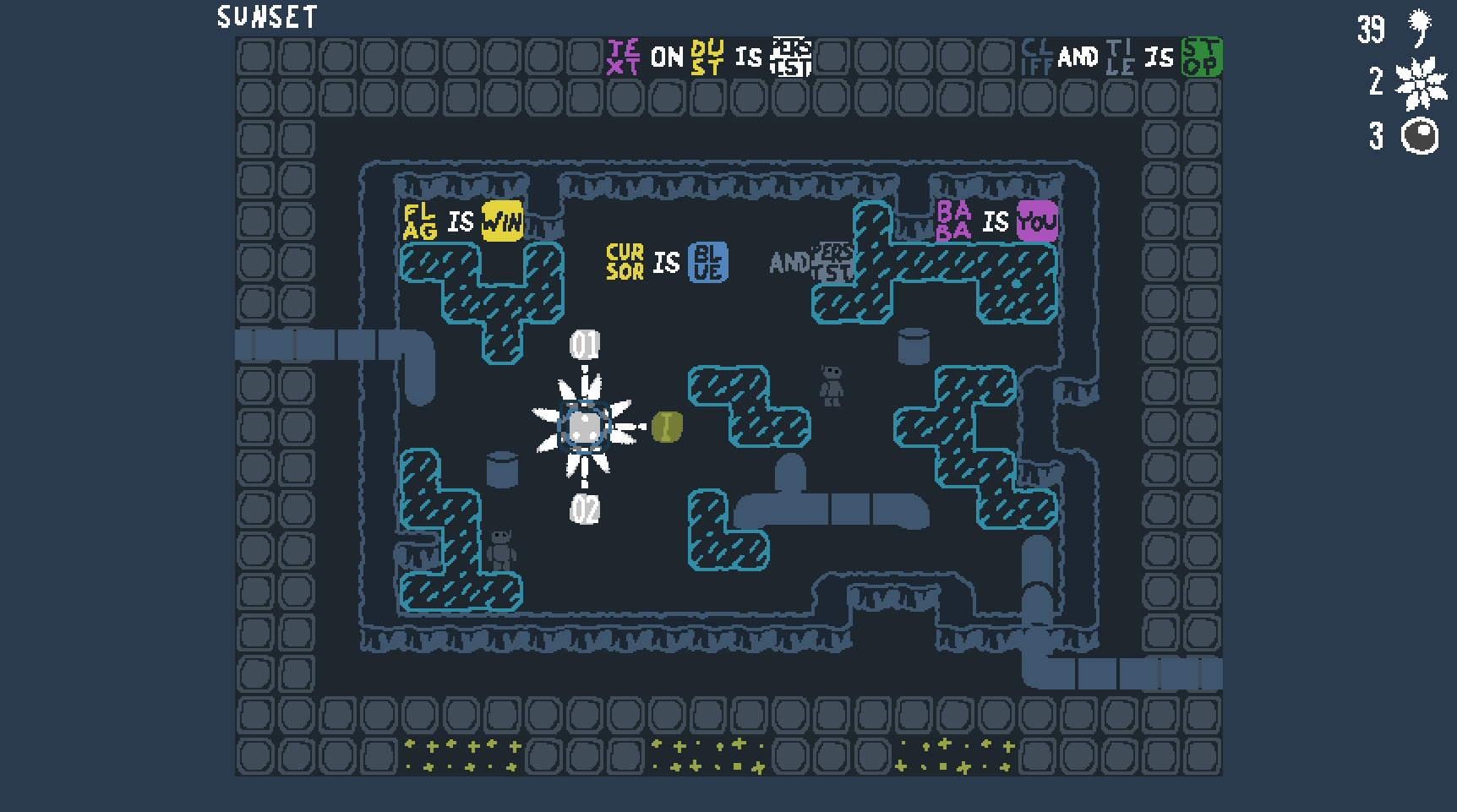This screenshot has width=1457, height=812.
Task: Click the green STOP tile
Action: (x=1201, y=57)
